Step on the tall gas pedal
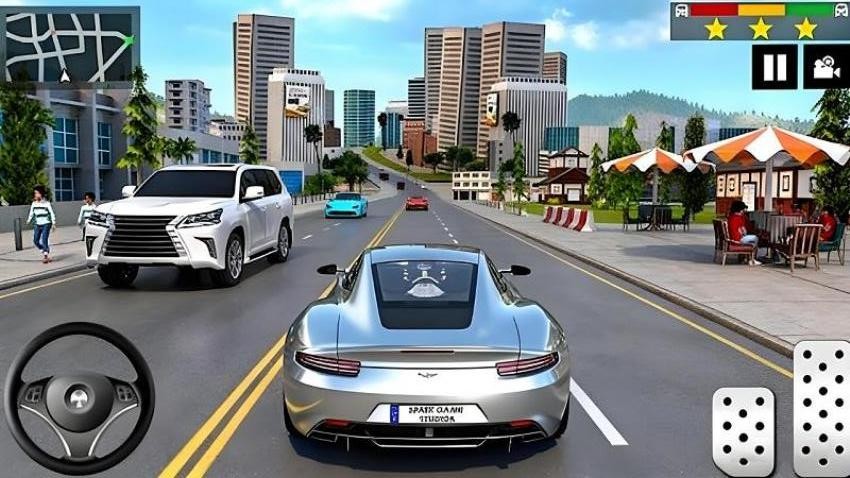Screen dimensions: 850x478 (x=821, y=407)
